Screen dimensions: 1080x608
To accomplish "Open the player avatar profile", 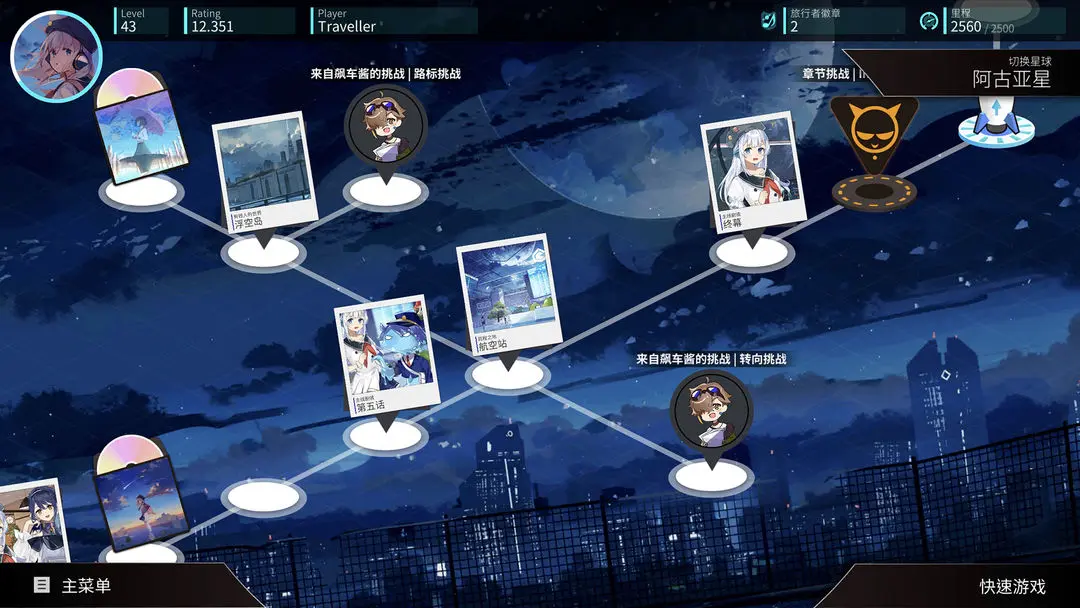I will coord(56,56).
